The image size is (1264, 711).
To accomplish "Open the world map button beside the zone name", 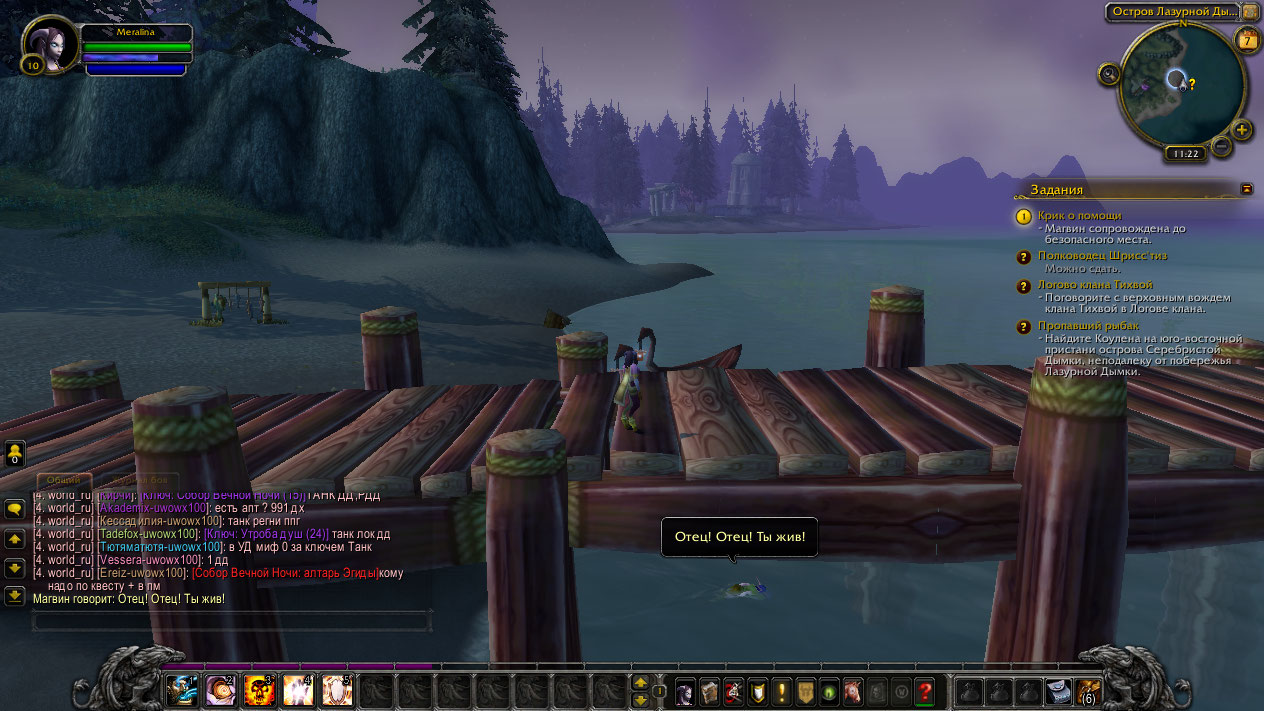I will 1251,11.
